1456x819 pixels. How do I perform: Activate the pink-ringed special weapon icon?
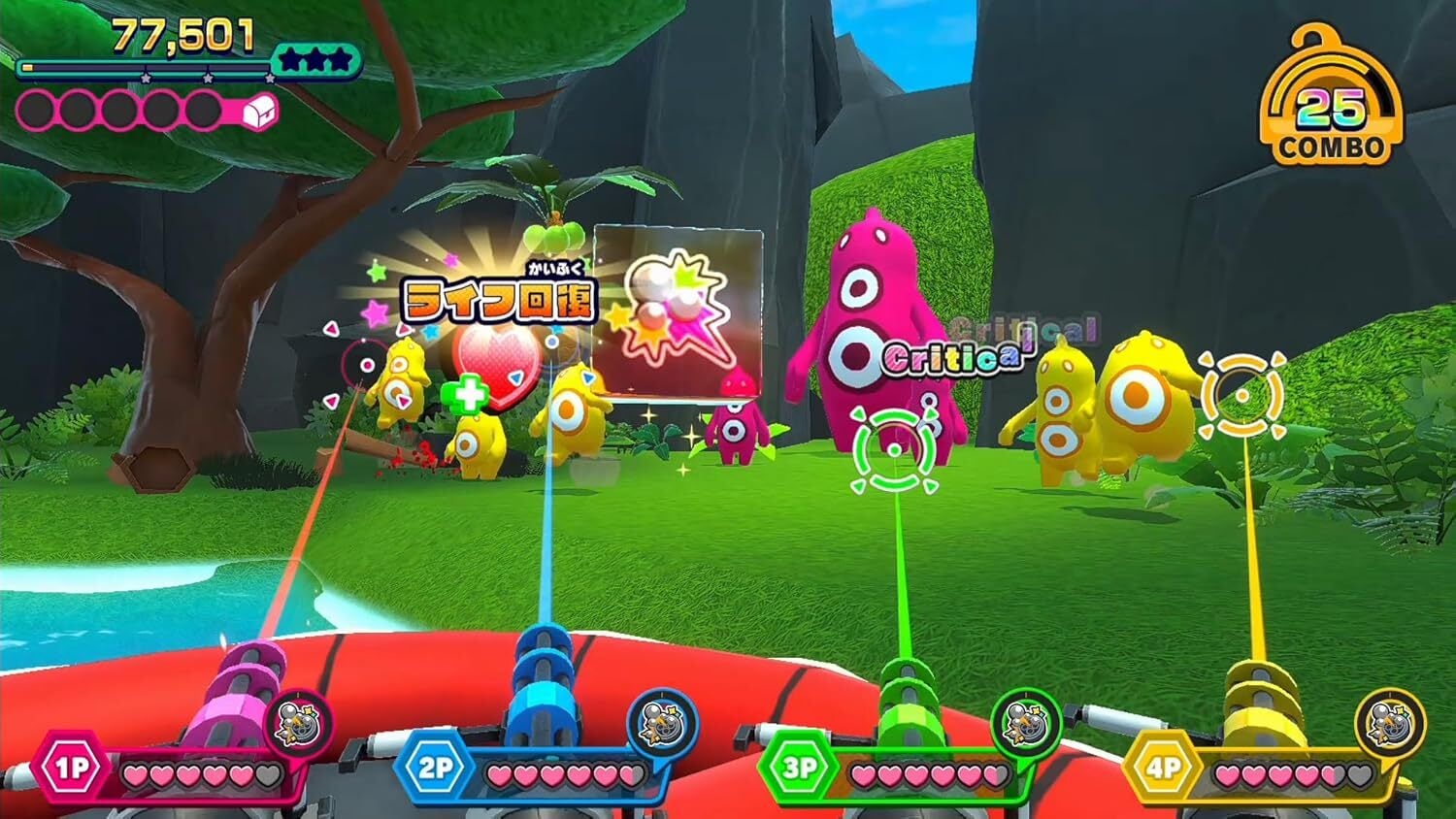(297, 723)
